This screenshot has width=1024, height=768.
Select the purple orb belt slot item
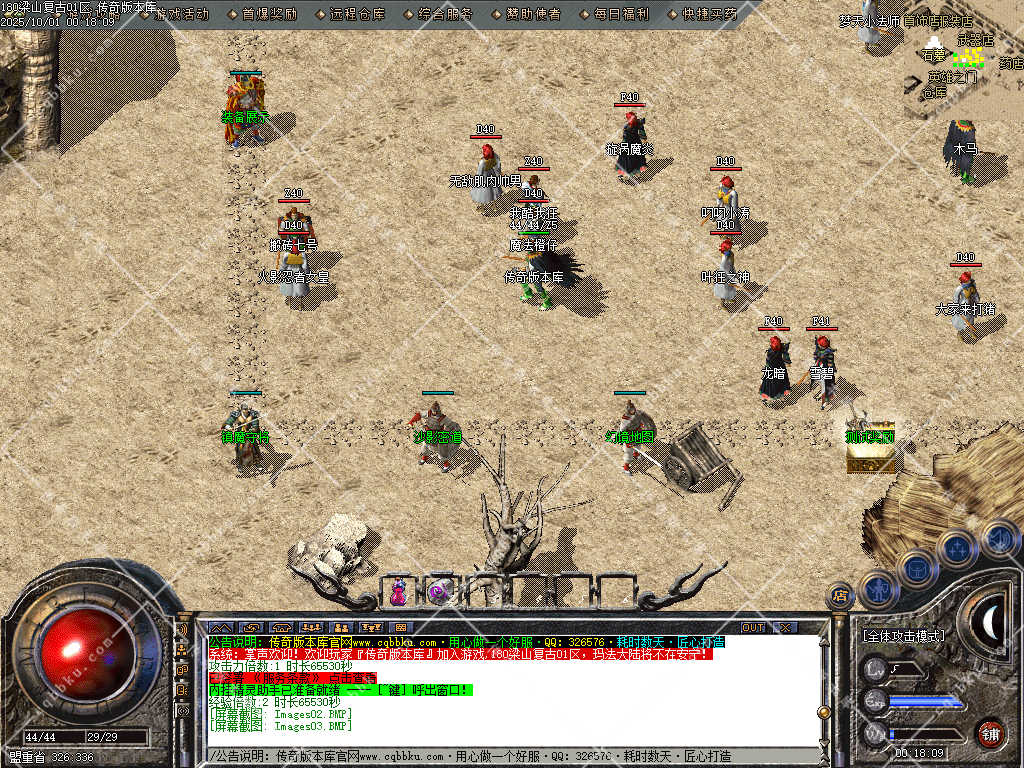click(438, 592)
